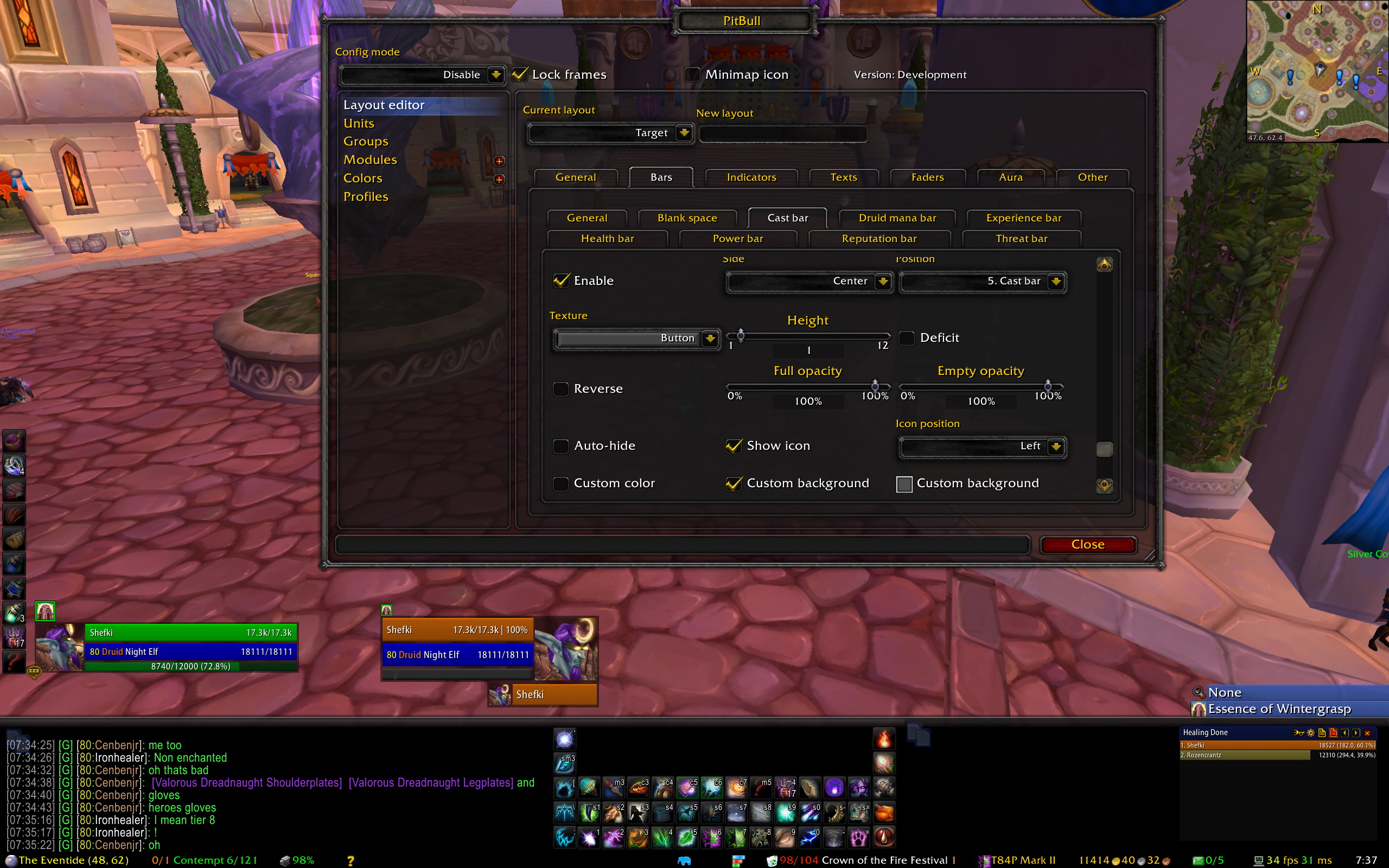The width and height of the screenshot is (1389, 868).
Task: Enable the Auto-hide checkbox
Action: 561,446
